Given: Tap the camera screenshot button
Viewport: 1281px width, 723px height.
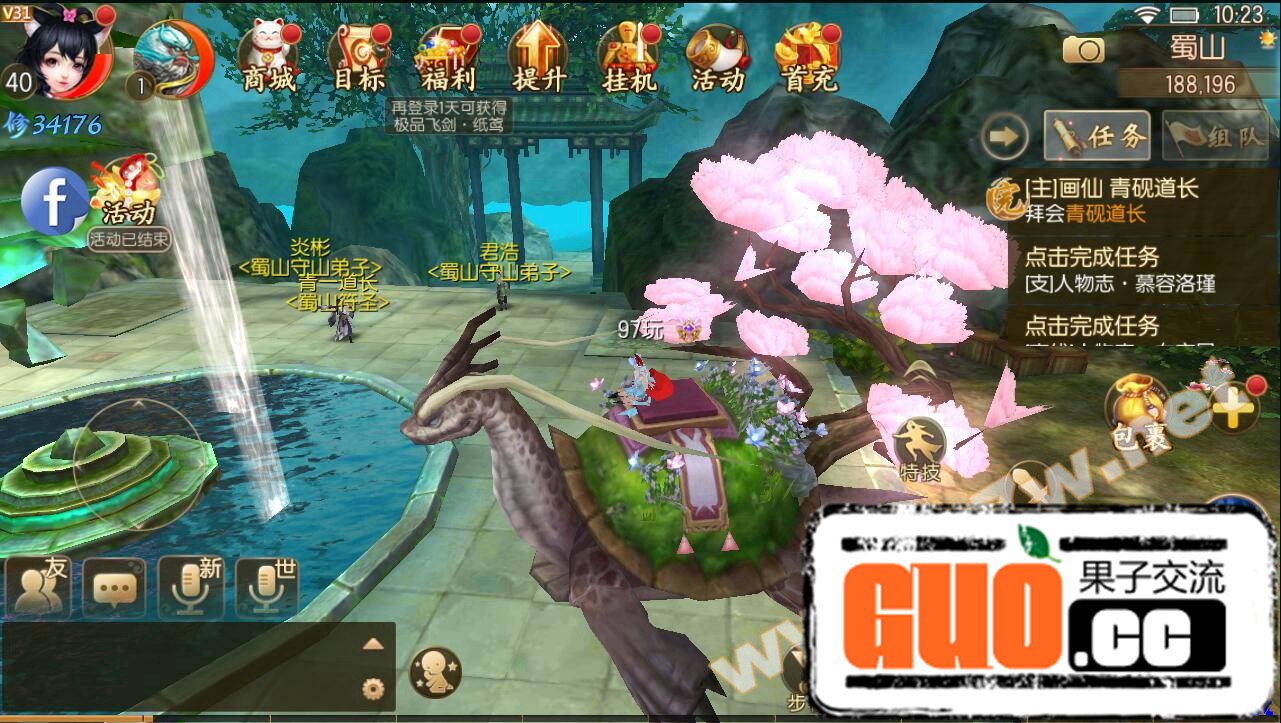Looking at the screenshot, I should [1083, 49].
